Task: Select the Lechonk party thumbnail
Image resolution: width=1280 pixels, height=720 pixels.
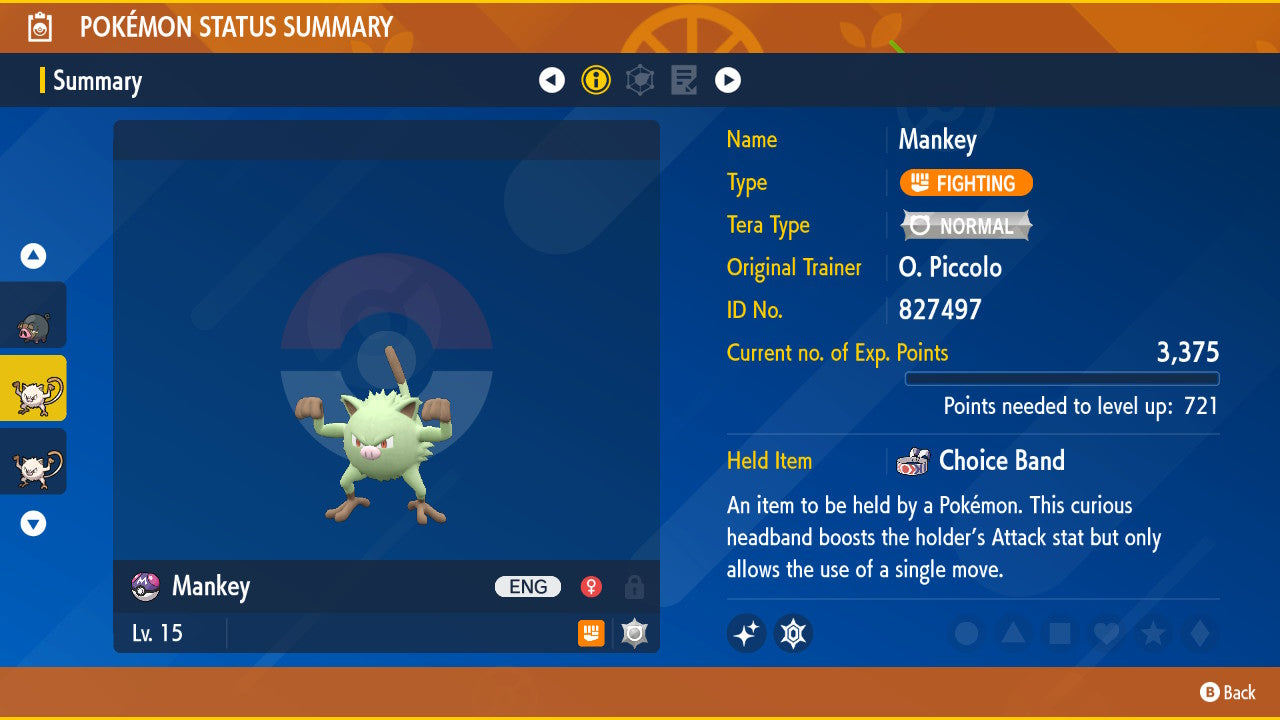Action: 34,316
